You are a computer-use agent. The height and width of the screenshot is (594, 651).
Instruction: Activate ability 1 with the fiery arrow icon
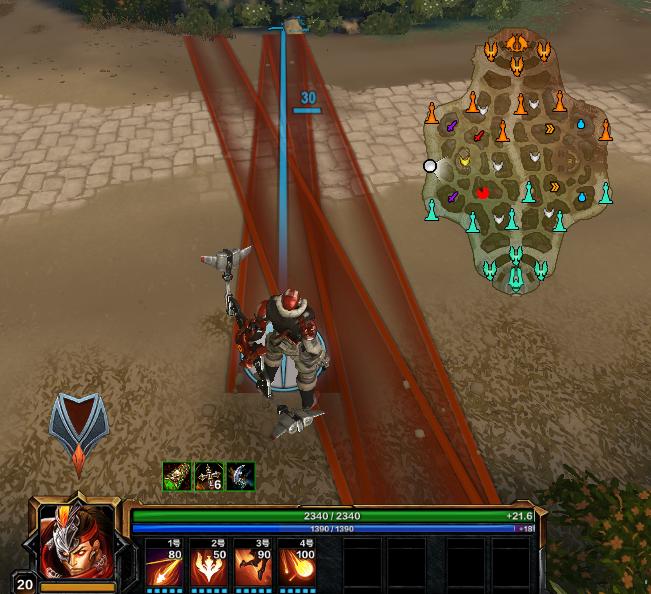point(164,566)
